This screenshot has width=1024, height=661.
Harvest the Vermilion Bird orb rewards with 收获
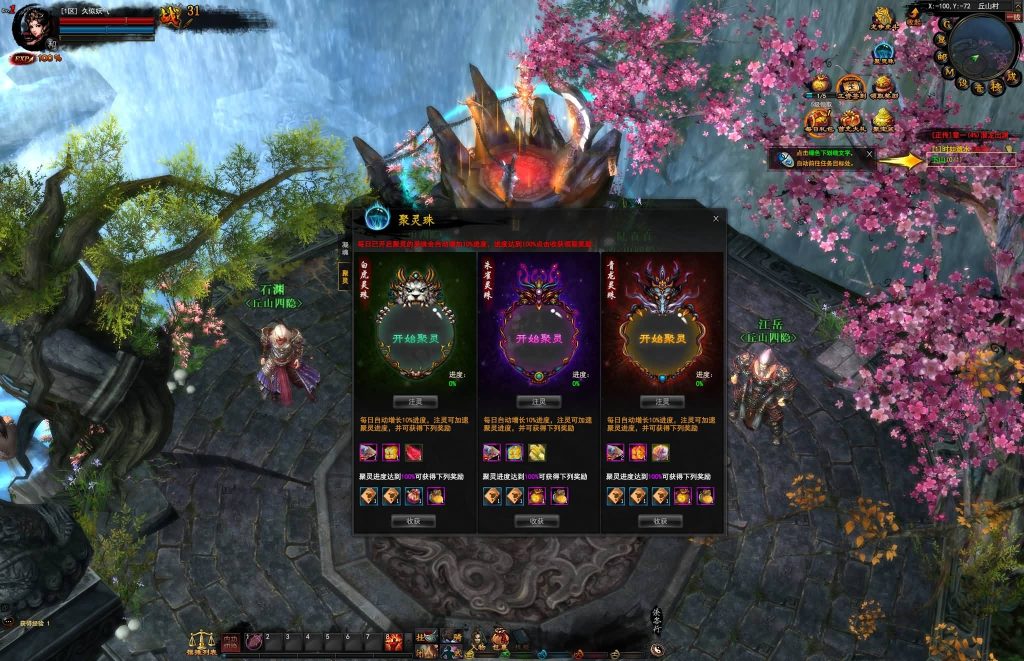[x=537, y=521]
